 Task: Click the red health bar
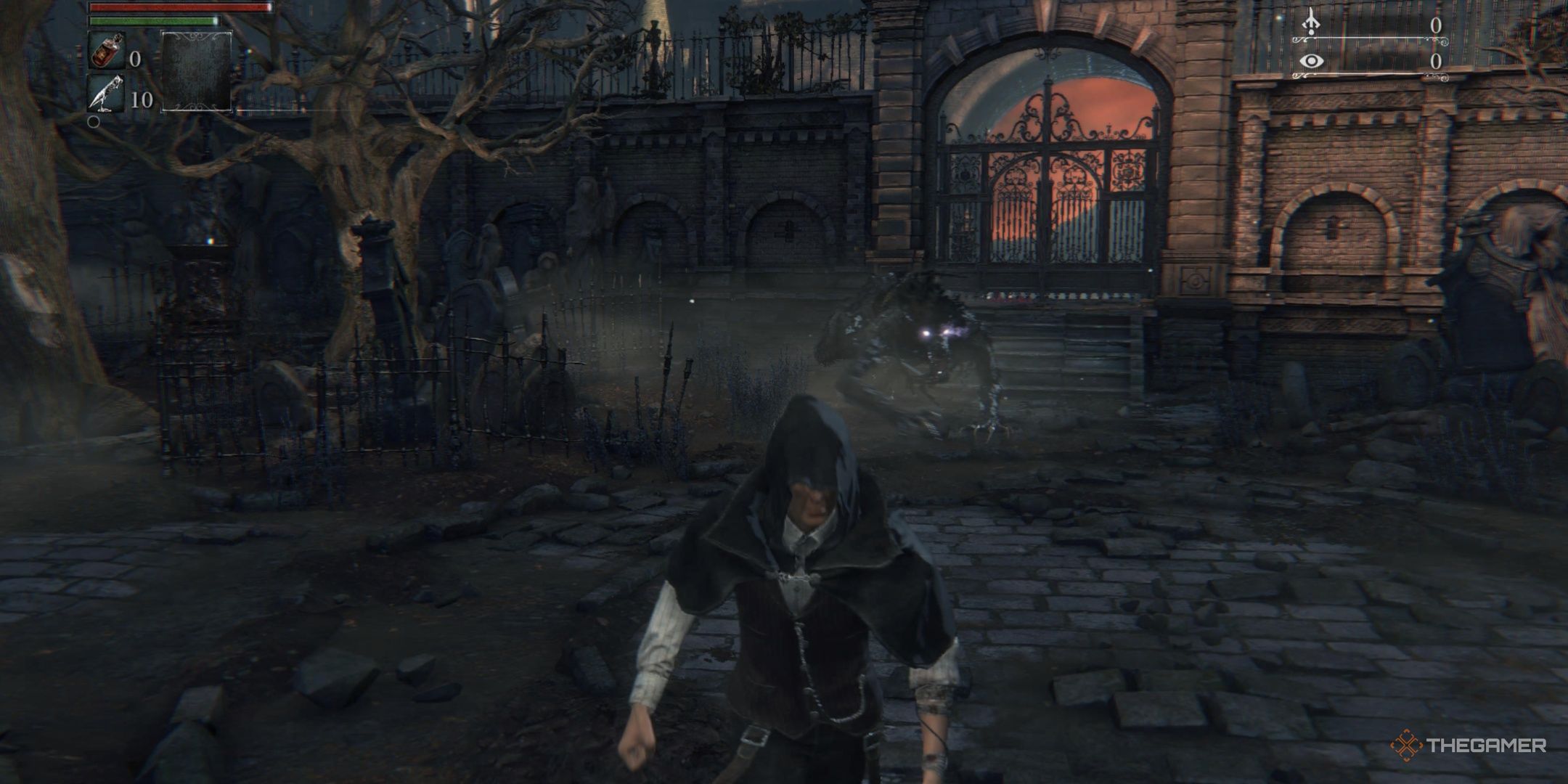point(178,6)
